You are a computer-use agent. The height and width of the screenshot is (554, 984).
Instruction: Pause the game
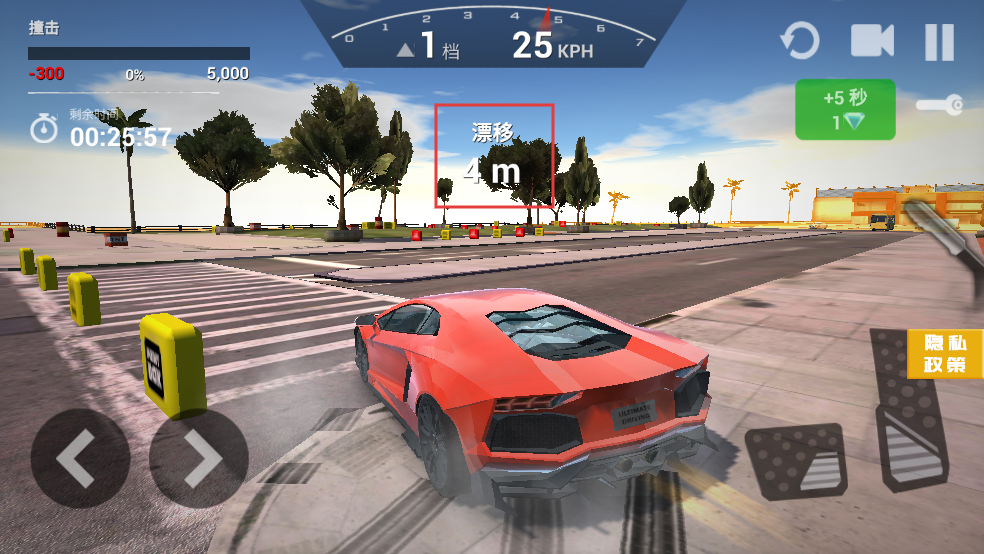[x=939, y=42]
